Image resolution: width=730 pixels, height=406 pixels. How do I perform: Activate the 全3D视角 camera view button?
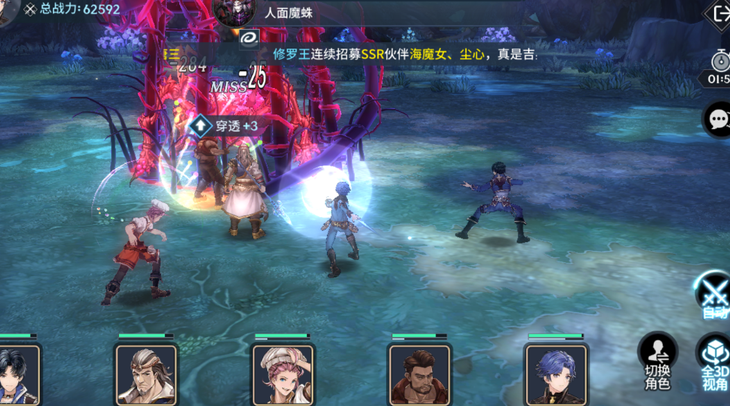click(x=714, y=360)
